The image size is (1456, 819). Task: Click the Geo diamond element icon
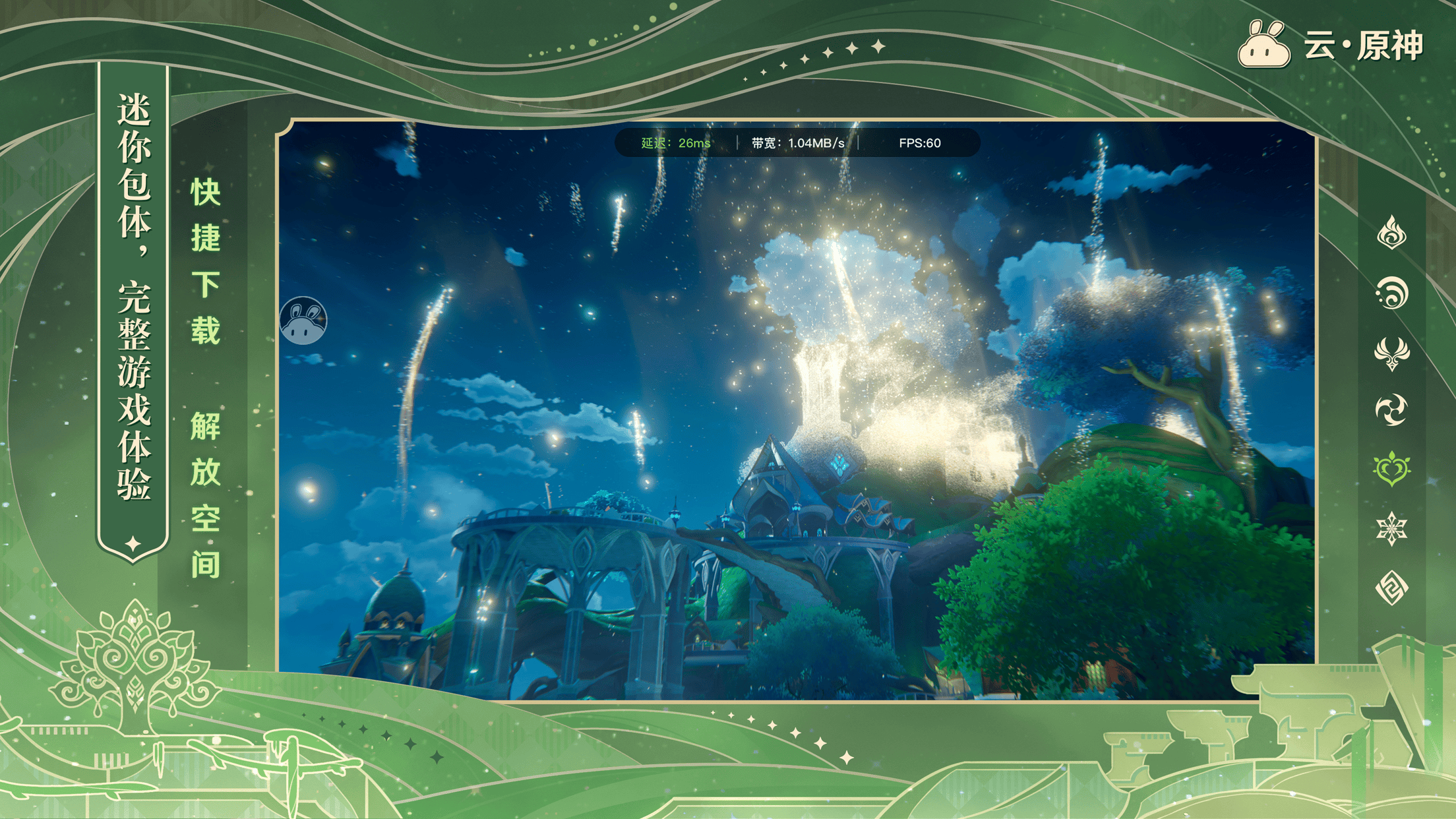coord(1391,587)
